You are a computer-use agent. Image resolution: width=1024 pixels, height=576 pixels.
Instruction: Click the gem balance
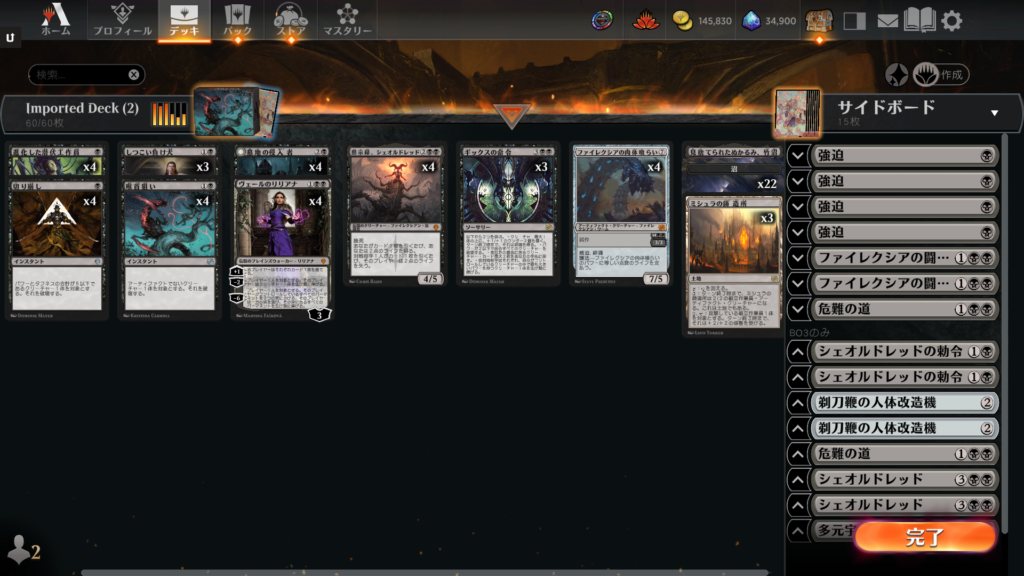[769, 20]
